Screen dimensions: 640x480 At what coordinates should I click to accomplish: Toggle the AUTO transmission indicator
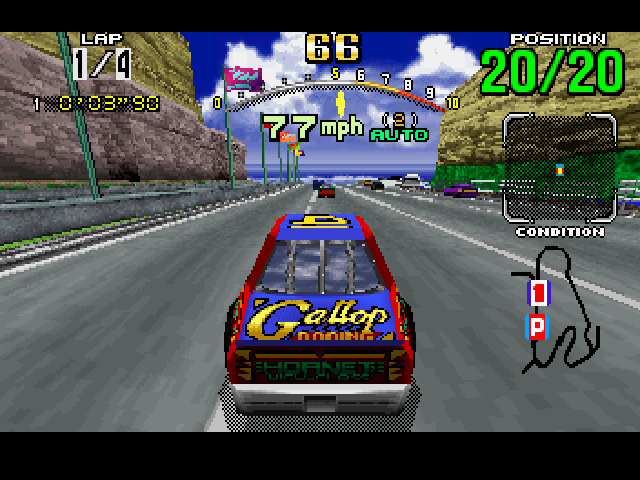(399, 134)
